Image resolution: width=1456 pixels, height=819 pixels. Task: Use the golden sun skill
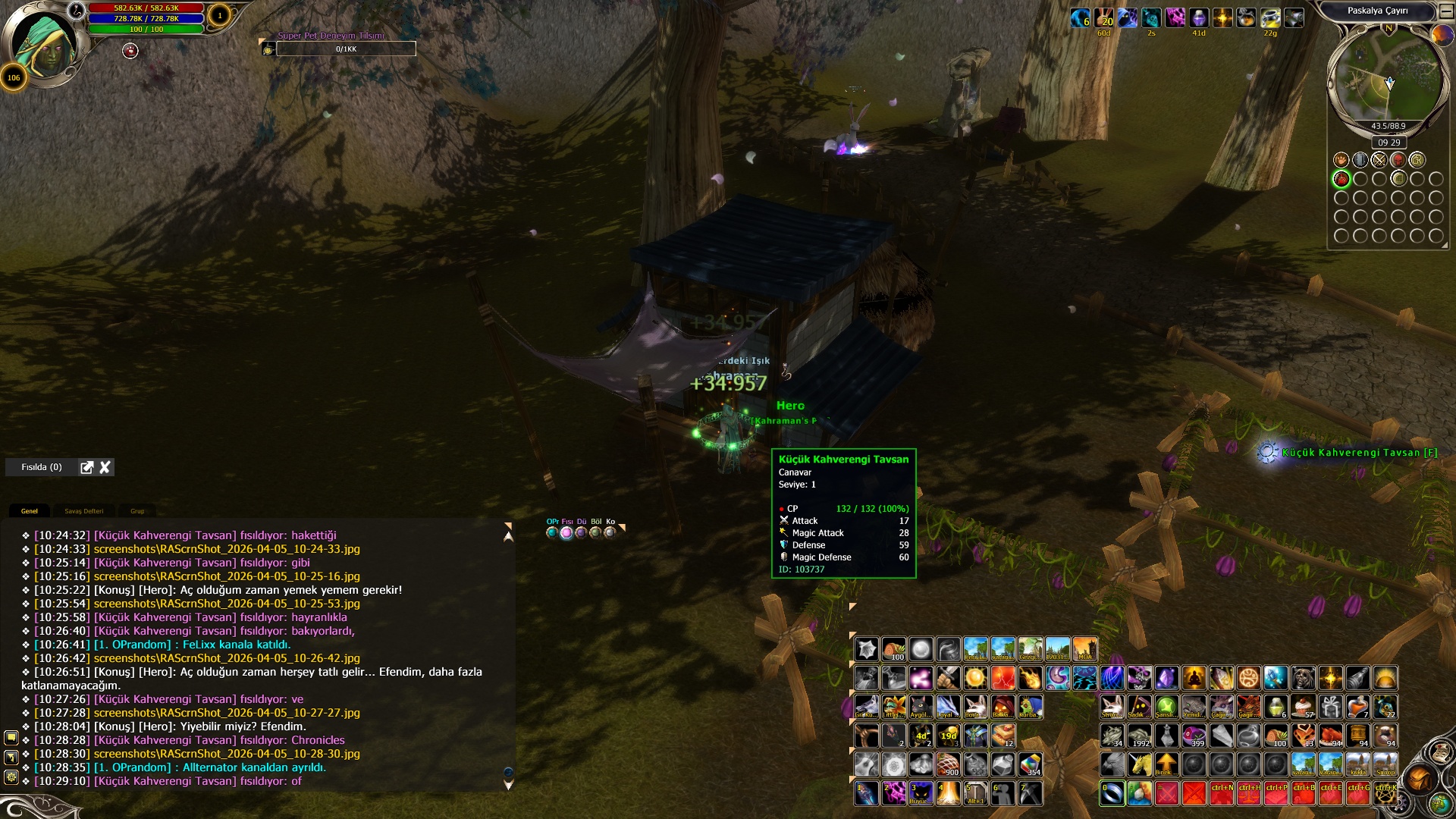coord(975,677)
